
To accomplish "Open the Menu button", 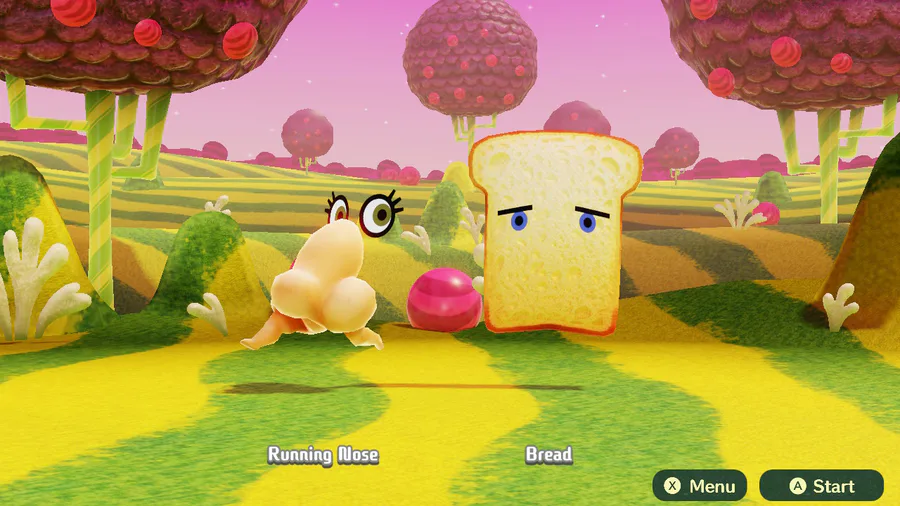I will [700, 486].
